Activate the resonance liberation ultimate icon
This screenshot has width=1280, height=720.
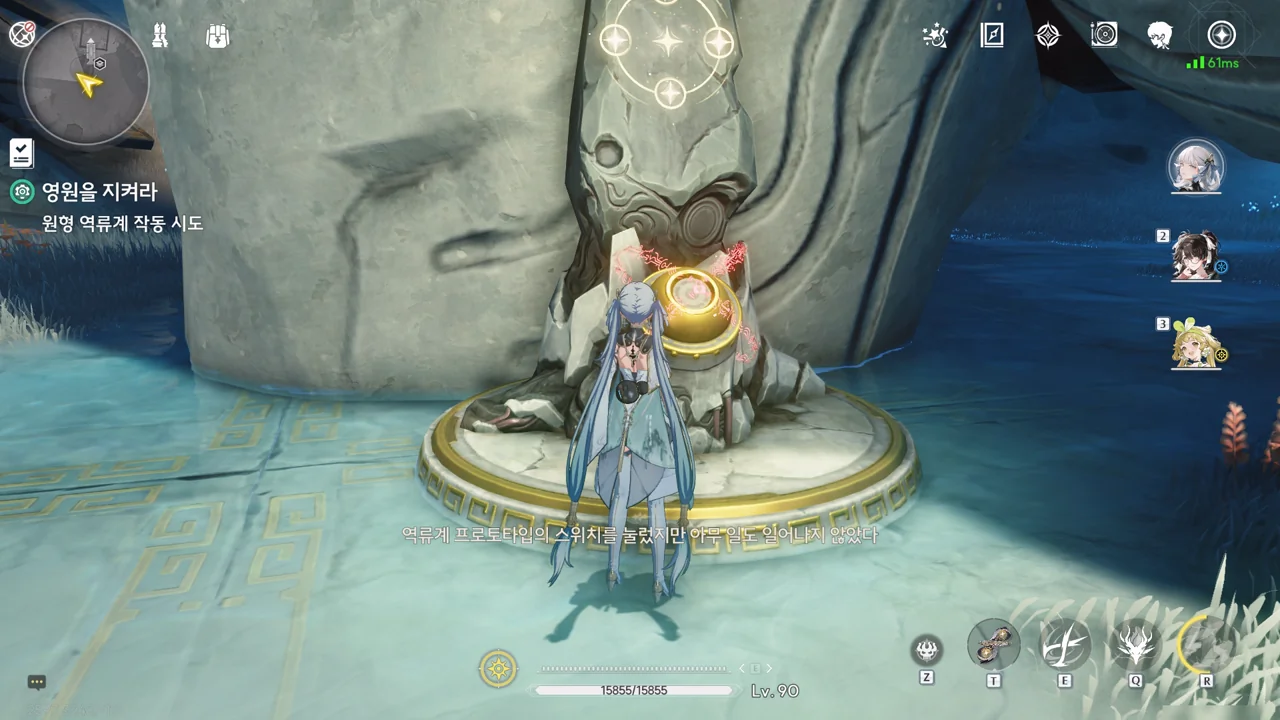[x=1205, y=643]
